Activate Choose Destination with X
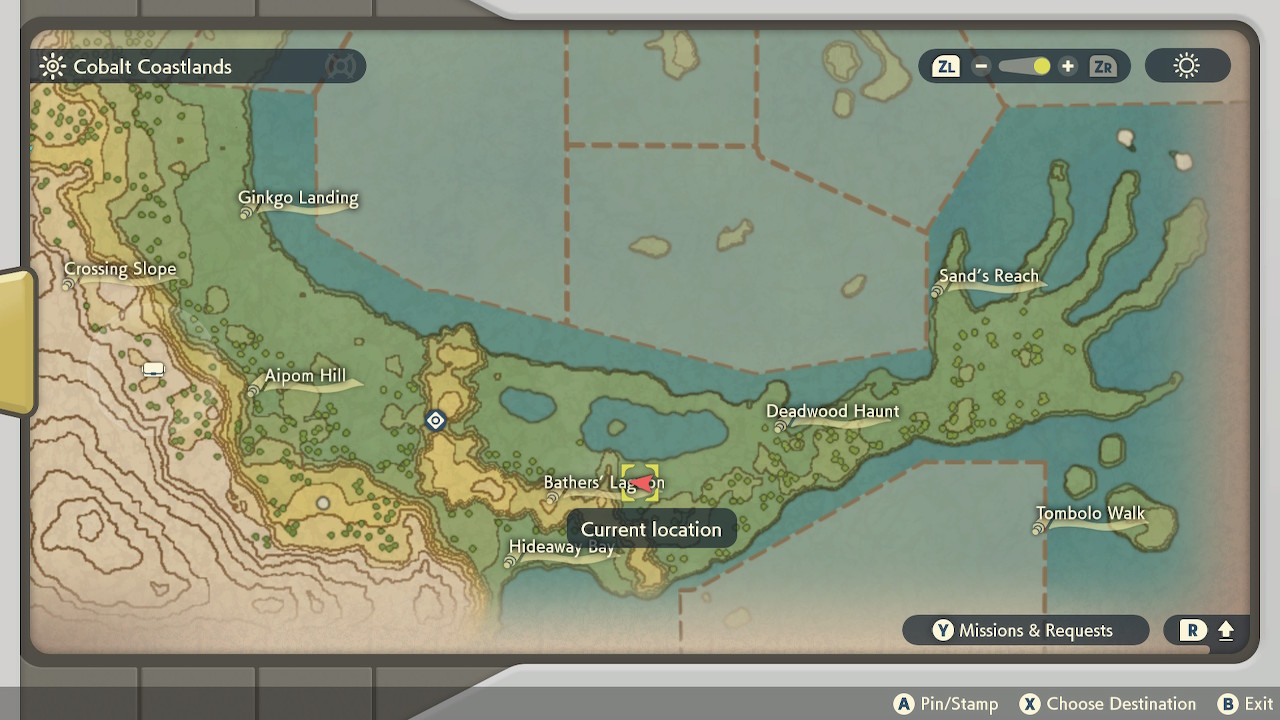Viewport: 1280px width, 720px height. (x=1108, y=703)
